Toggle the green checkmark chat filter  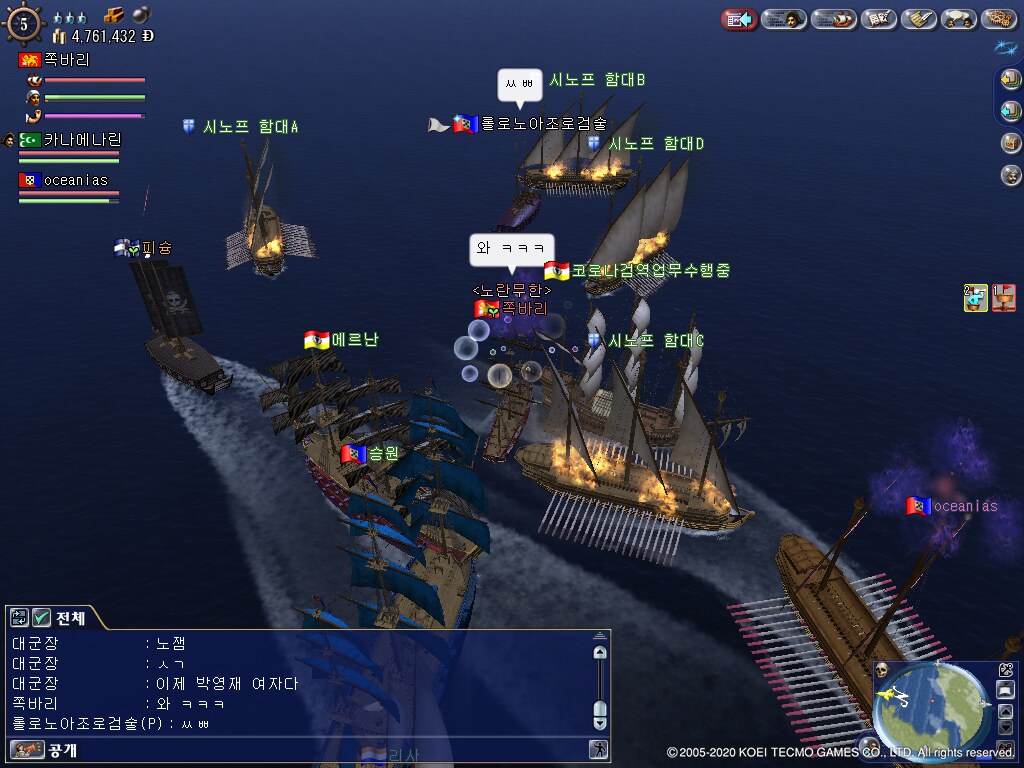click(x=42, y=618)
